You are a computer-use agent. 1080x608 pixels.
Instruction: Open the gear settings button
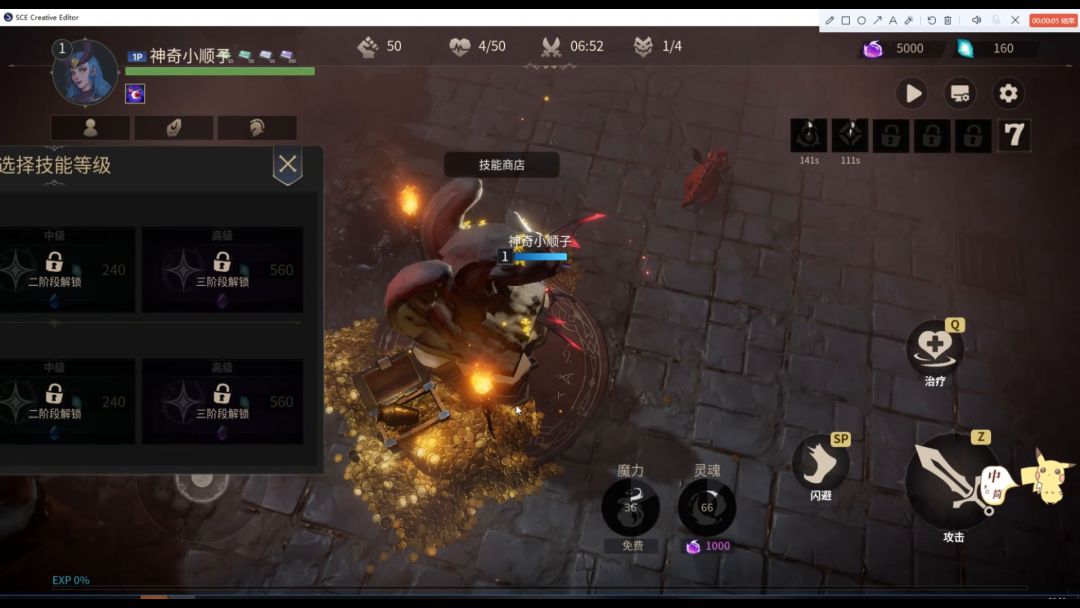(x=1008, y=94)
